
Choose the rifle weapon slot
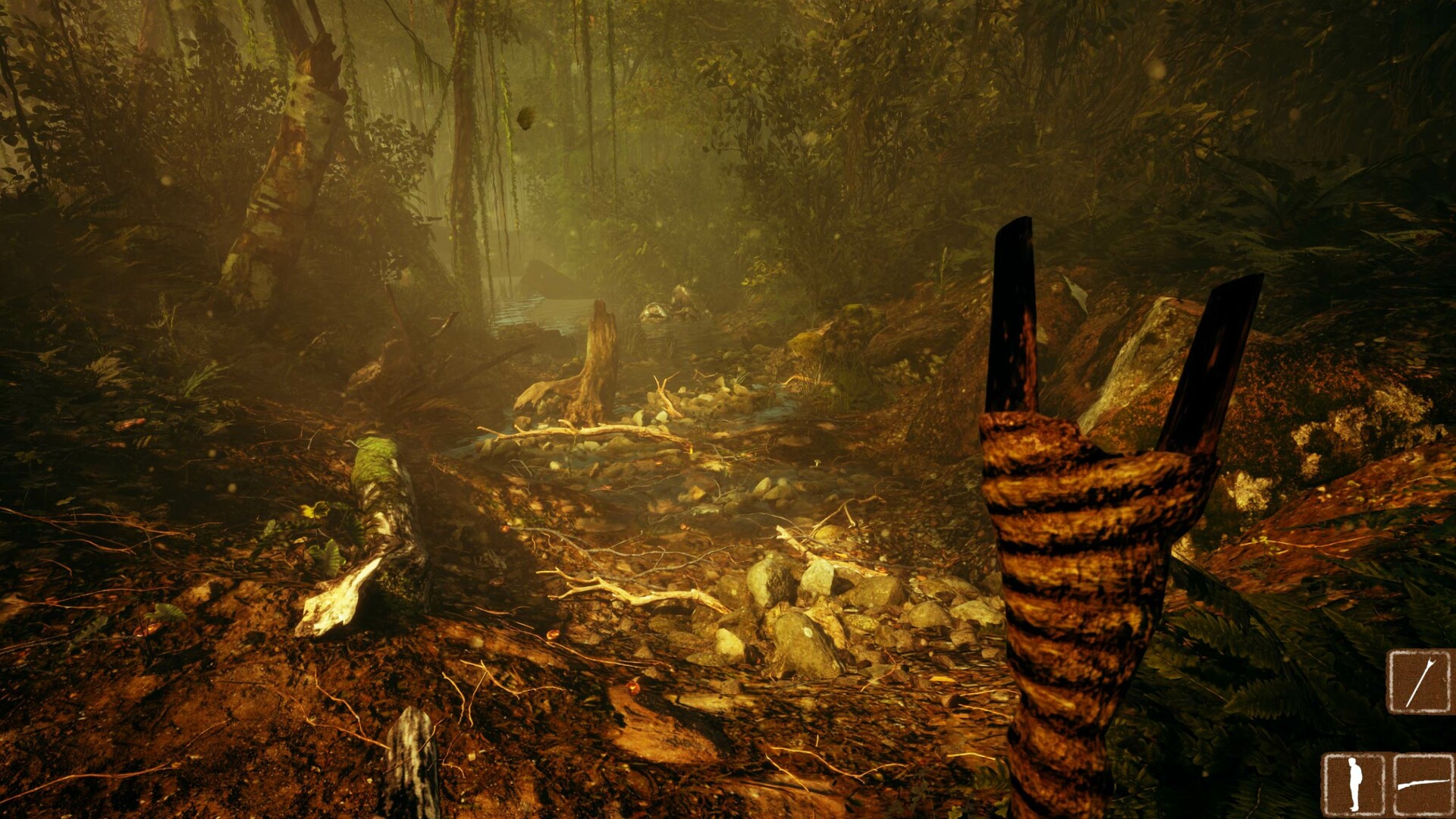point(1423,784)
